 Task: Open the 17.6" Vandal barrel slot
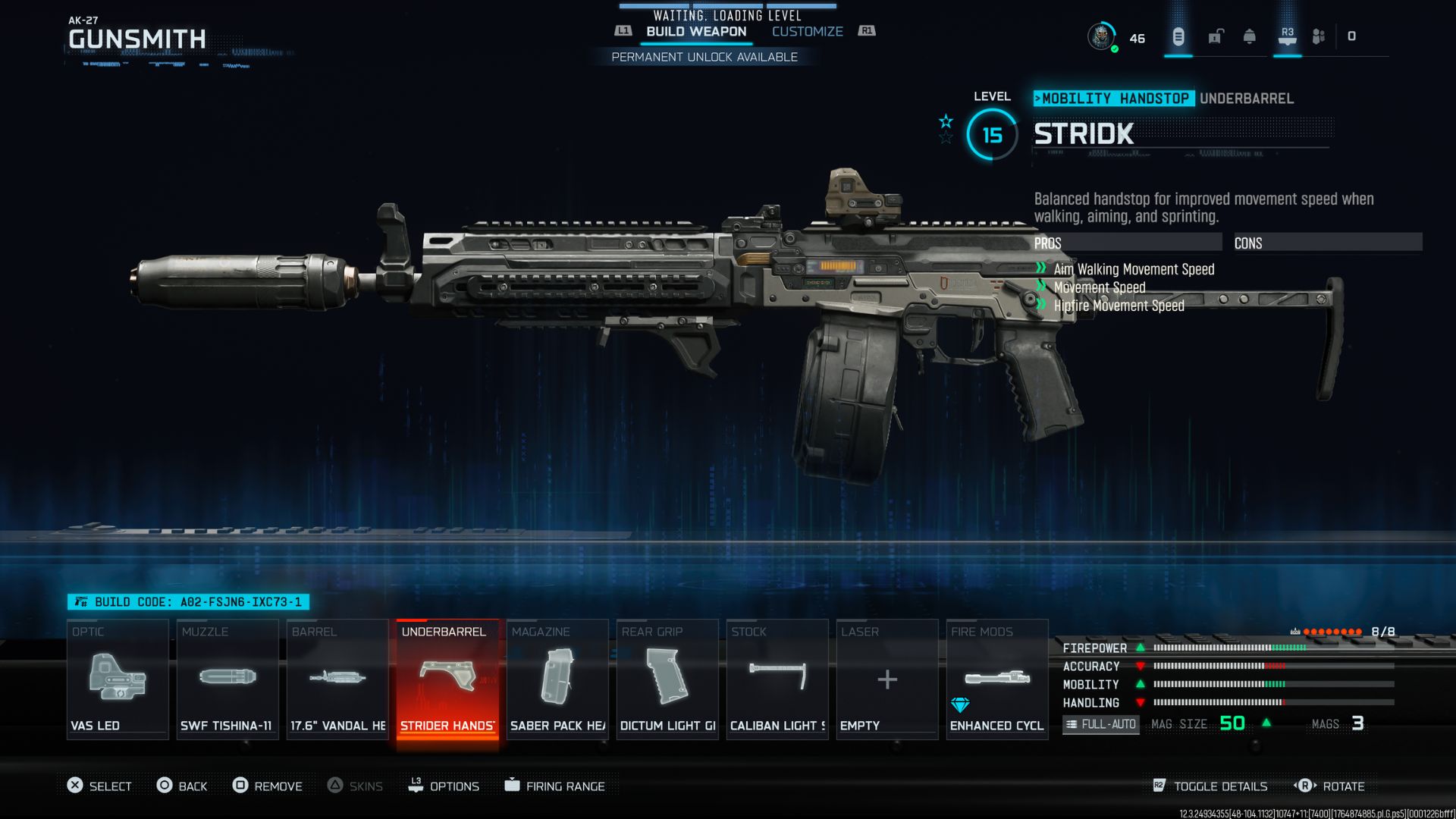[x=337, y=679]
